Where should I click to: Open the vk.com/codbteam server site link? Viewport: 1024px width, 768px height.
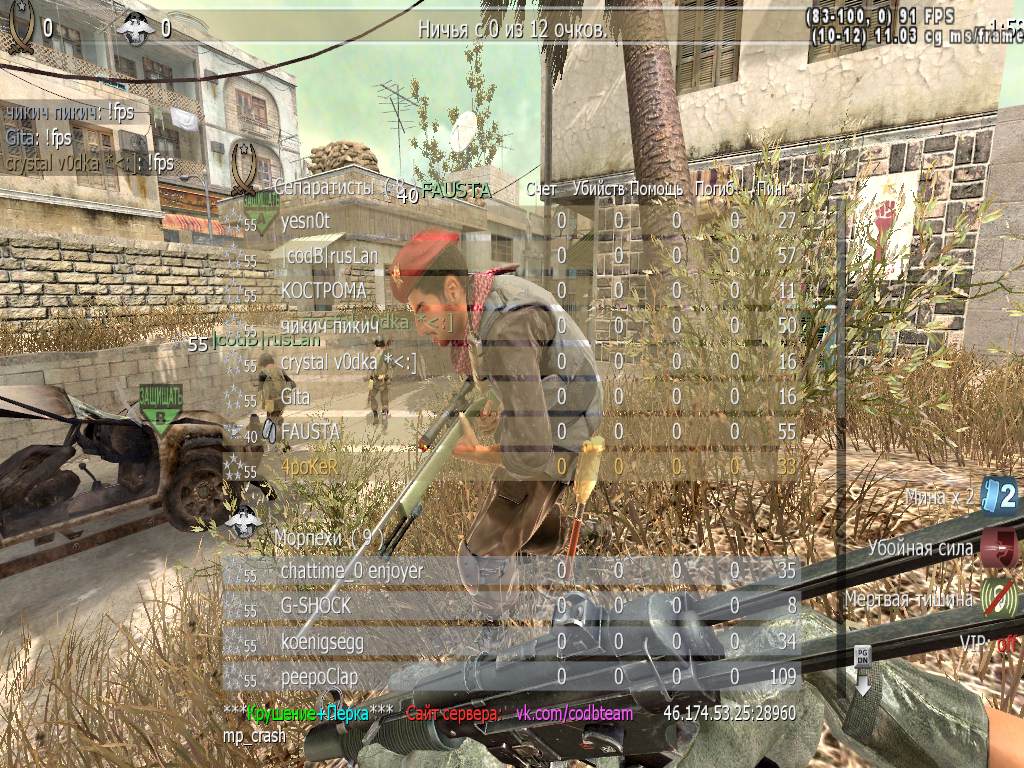coord(573,713)
